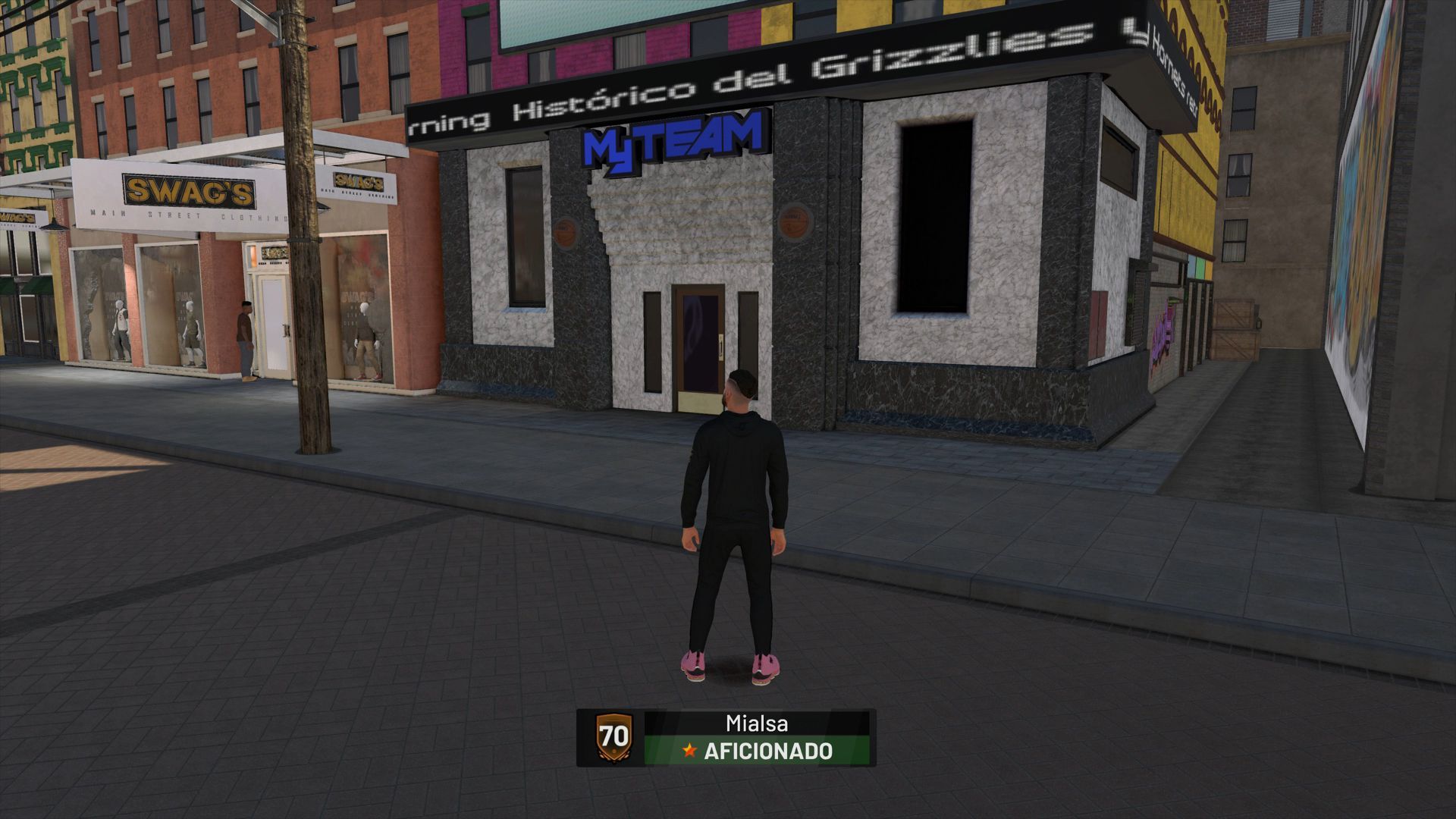This screenshot has height=819, width=1456.
Task: Select the Mialsa player nameplate
Action: coord(756,723)
